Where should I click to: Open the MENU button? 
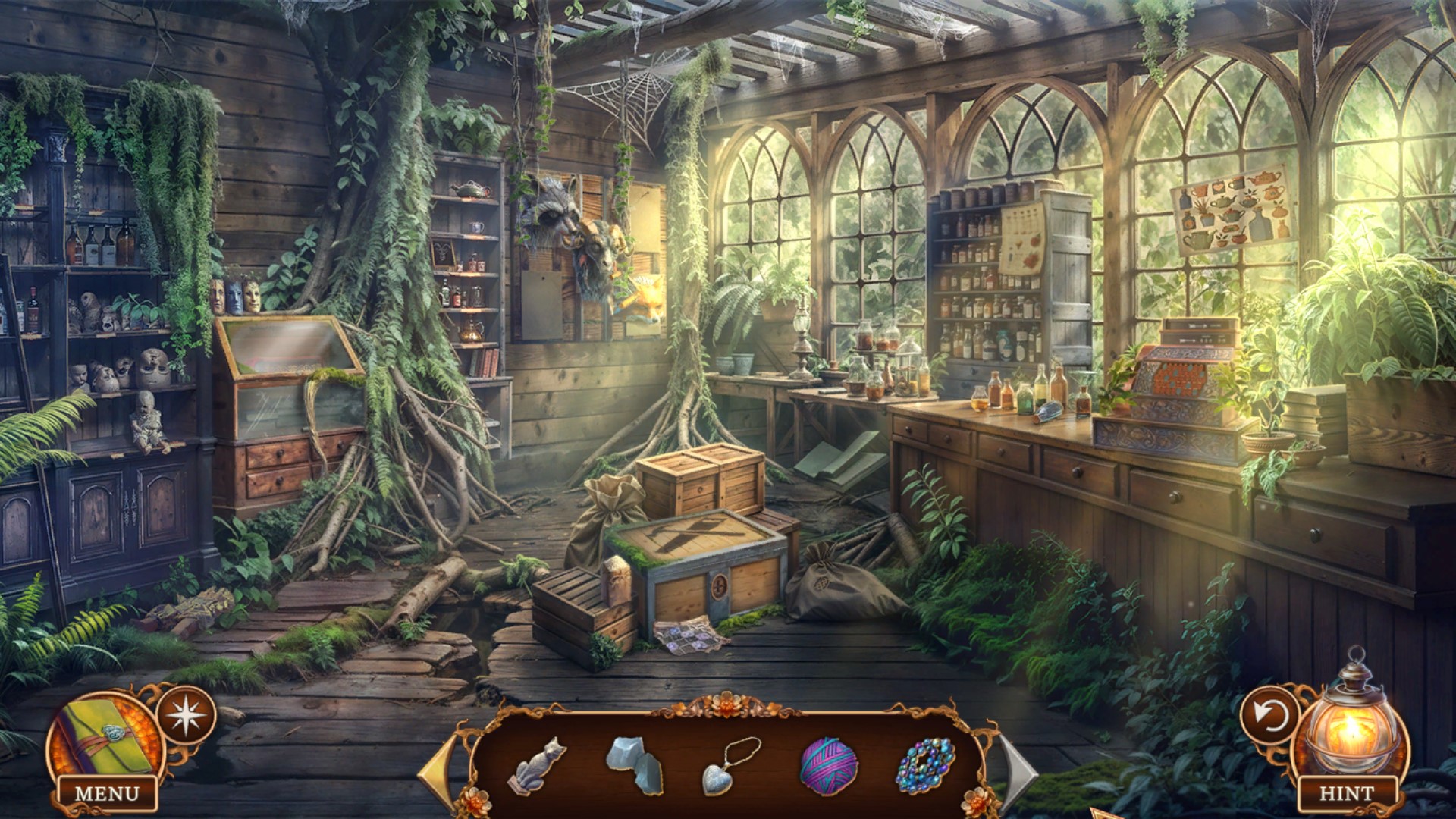[107, 793]
